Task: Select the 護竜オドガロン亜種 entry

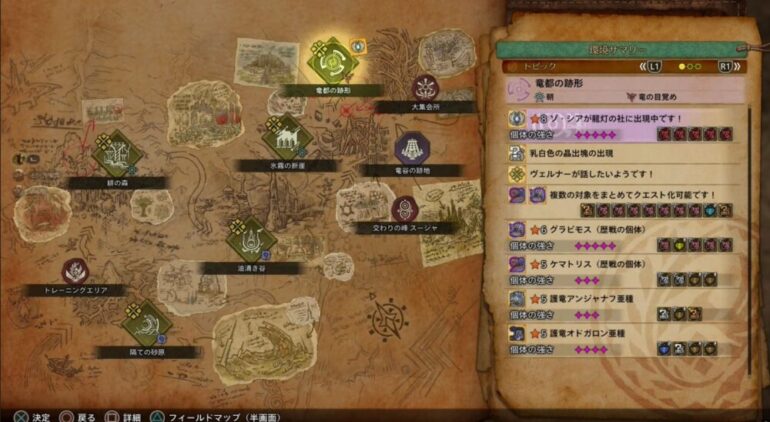Action: [626, 338]
